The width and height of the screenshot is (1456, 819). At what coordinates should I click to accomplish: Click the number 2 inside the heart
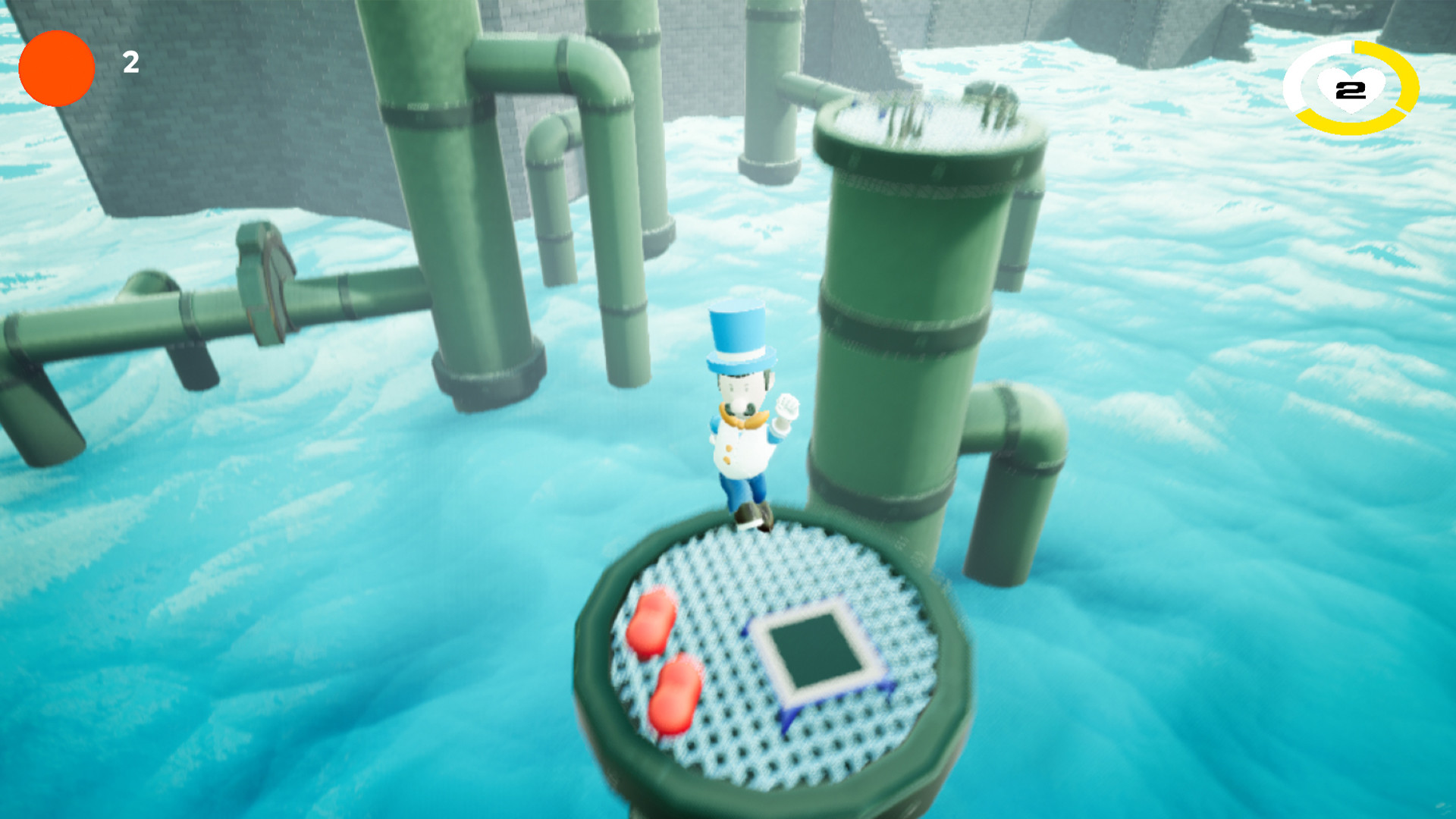tap(1350, 89)
